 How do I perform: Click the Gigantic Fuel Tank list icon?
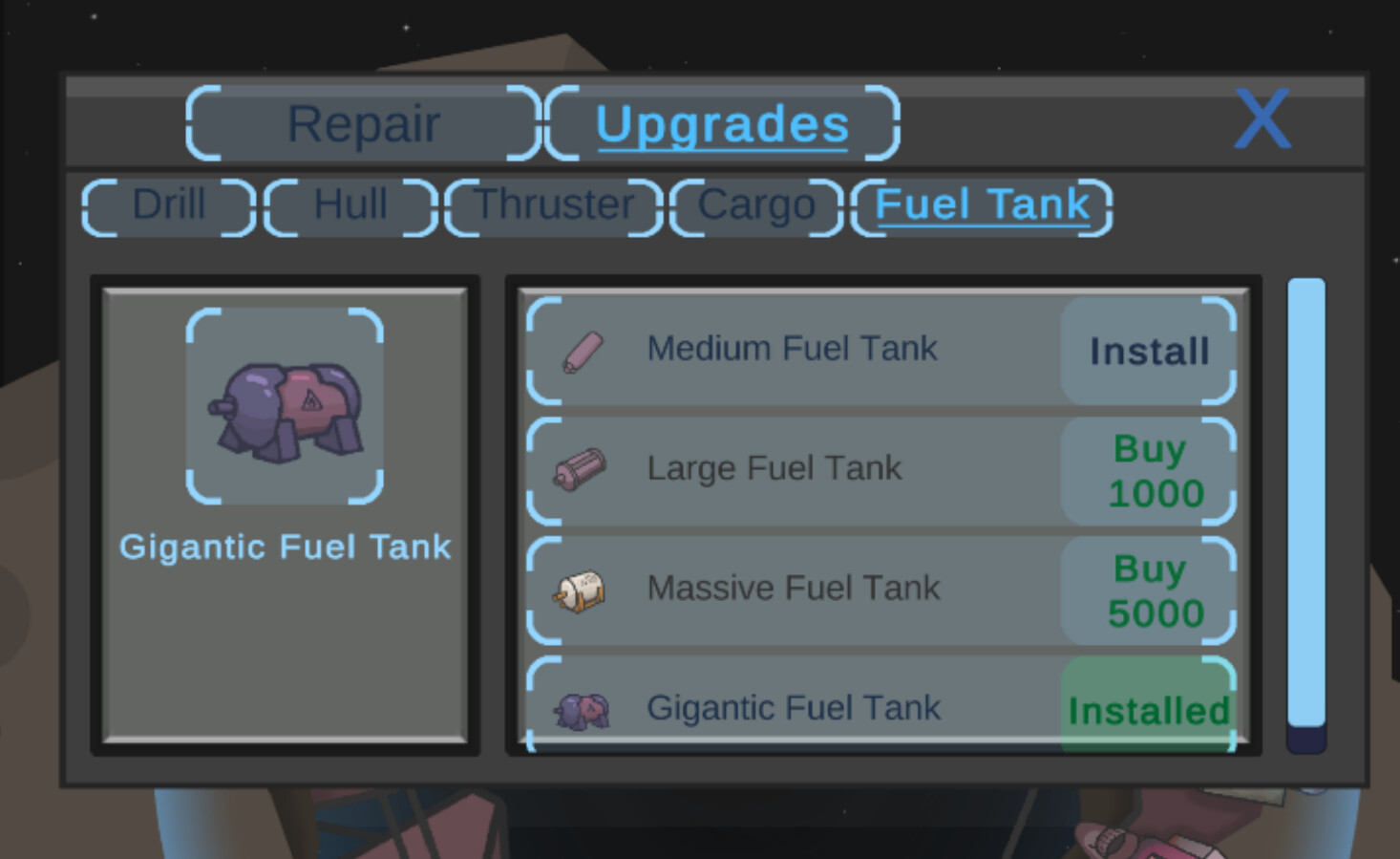[581, 709]
